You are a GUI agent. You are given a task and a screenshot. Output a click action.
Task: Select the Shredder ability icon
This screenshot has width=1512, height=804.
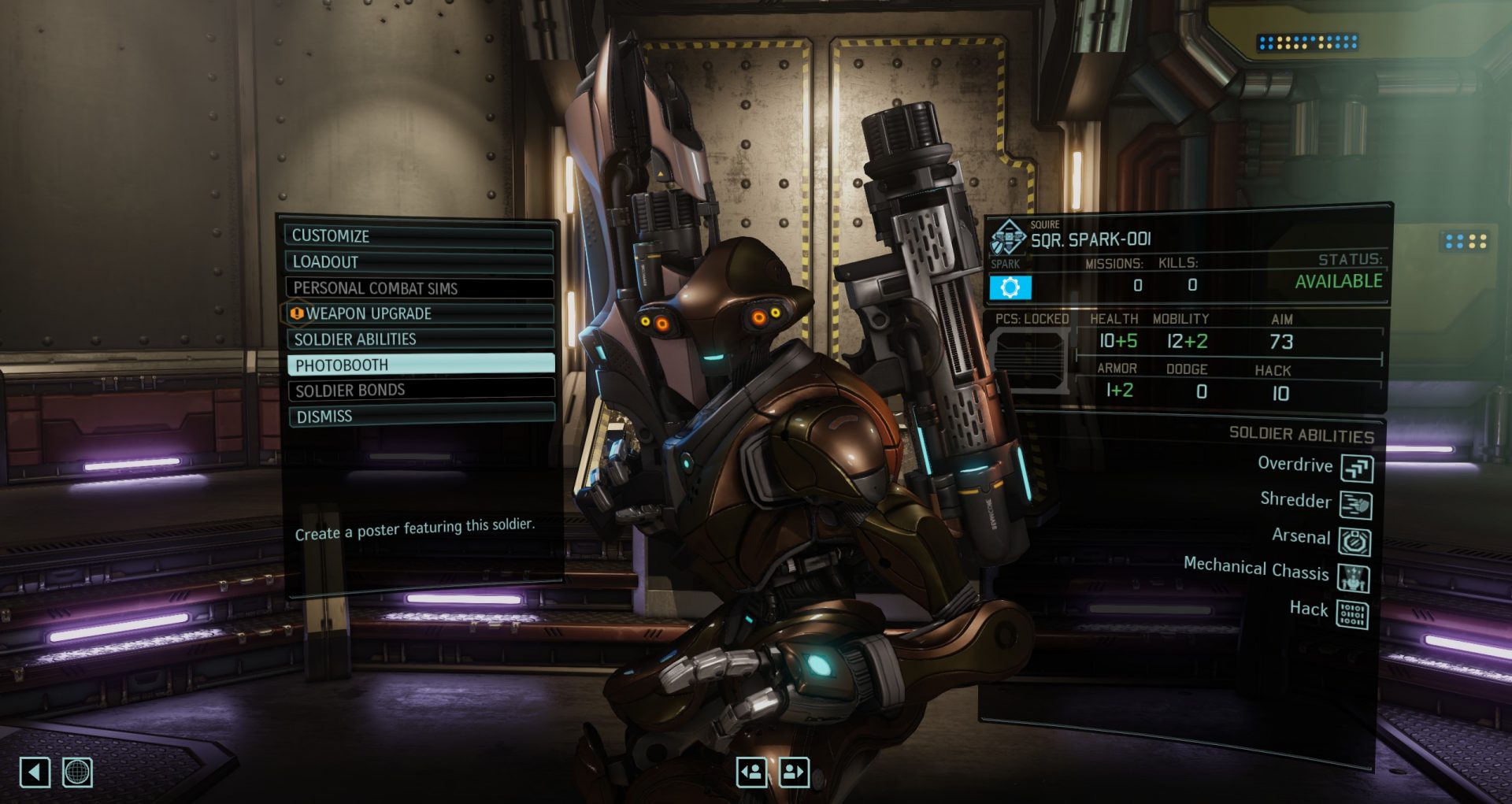coord(1356,505)
